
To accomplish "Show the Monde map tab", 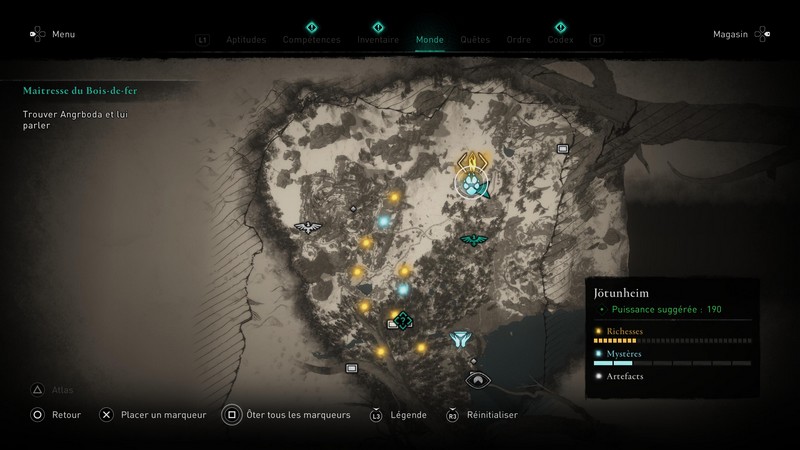I will (429, 40).
